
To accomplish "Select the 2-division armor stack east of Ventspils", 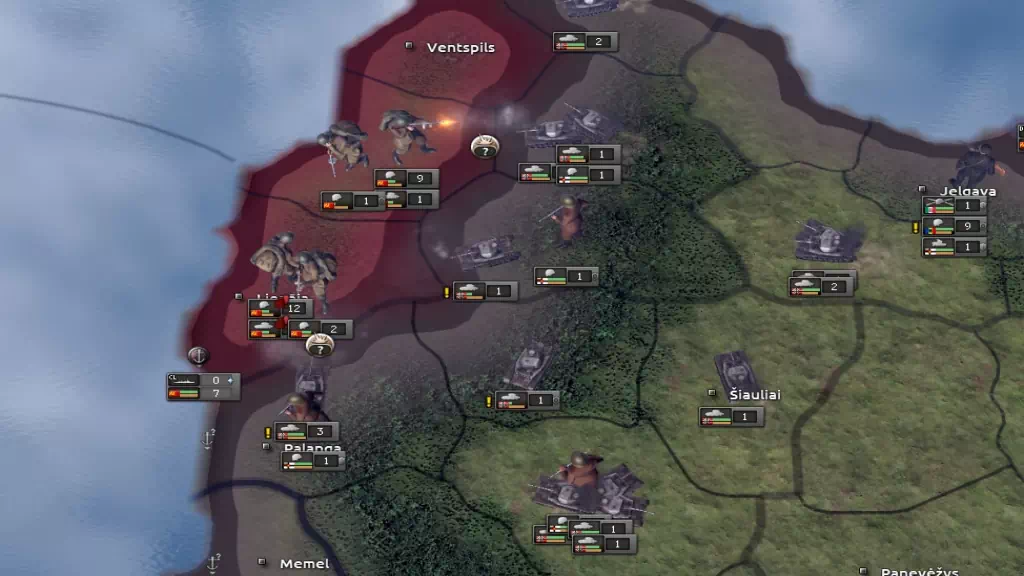I will pyautogui.click(x=585, y=42).
